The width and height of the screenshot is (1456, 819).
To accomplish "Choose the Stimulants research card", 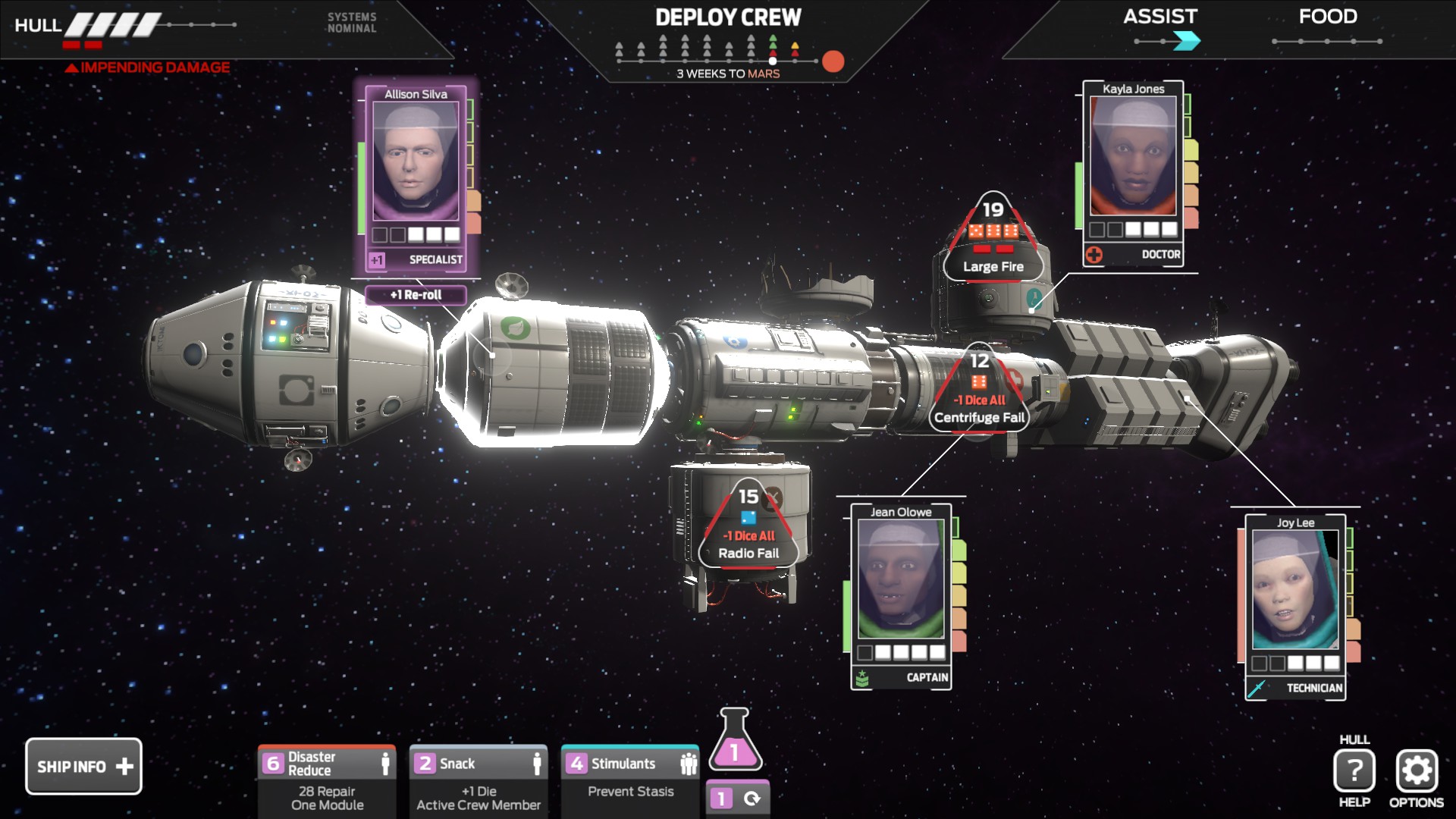I will pyautogui.click(x=630, y=781).
